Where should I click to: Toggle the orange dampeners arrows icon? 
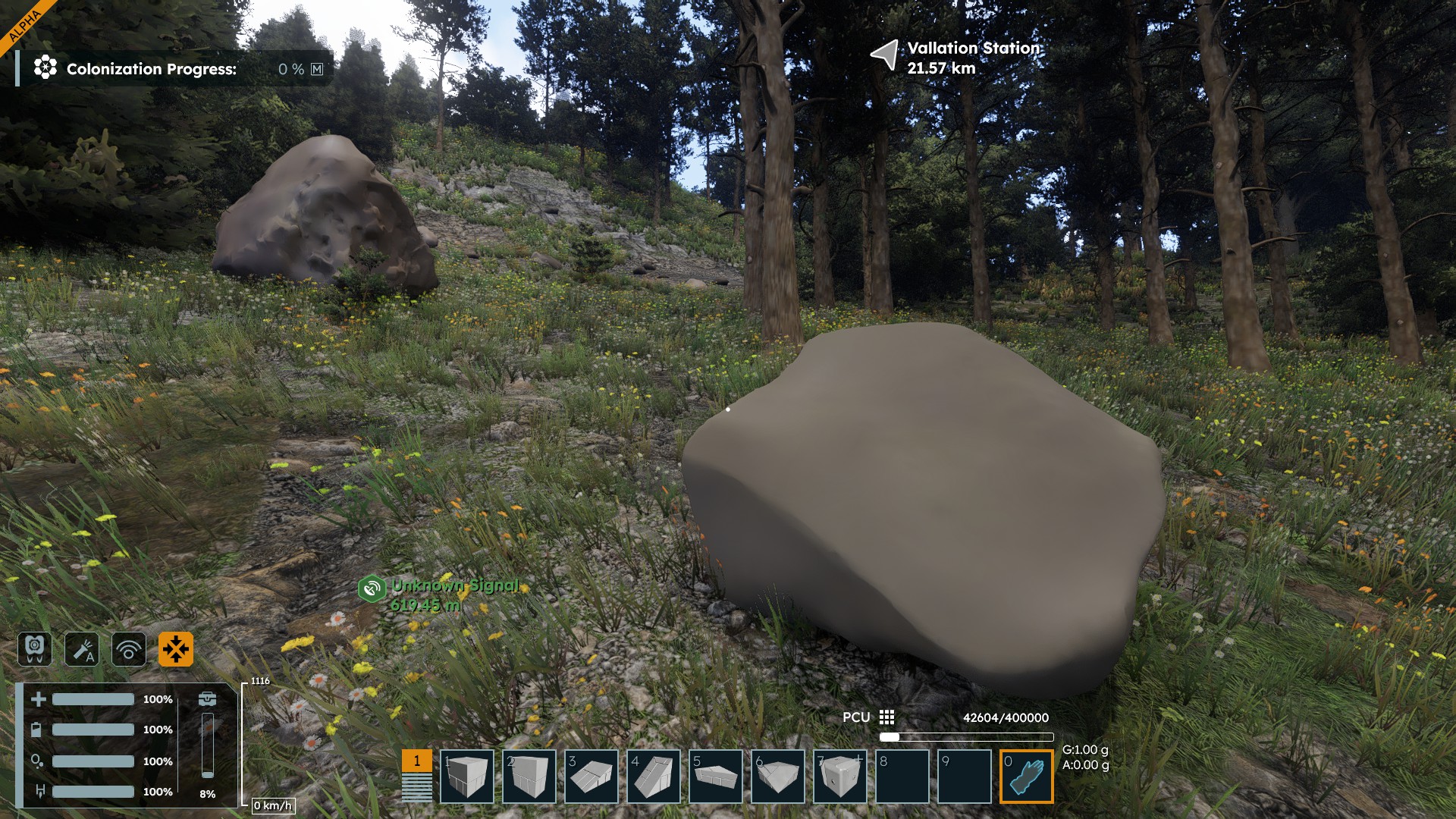(176, 649)
